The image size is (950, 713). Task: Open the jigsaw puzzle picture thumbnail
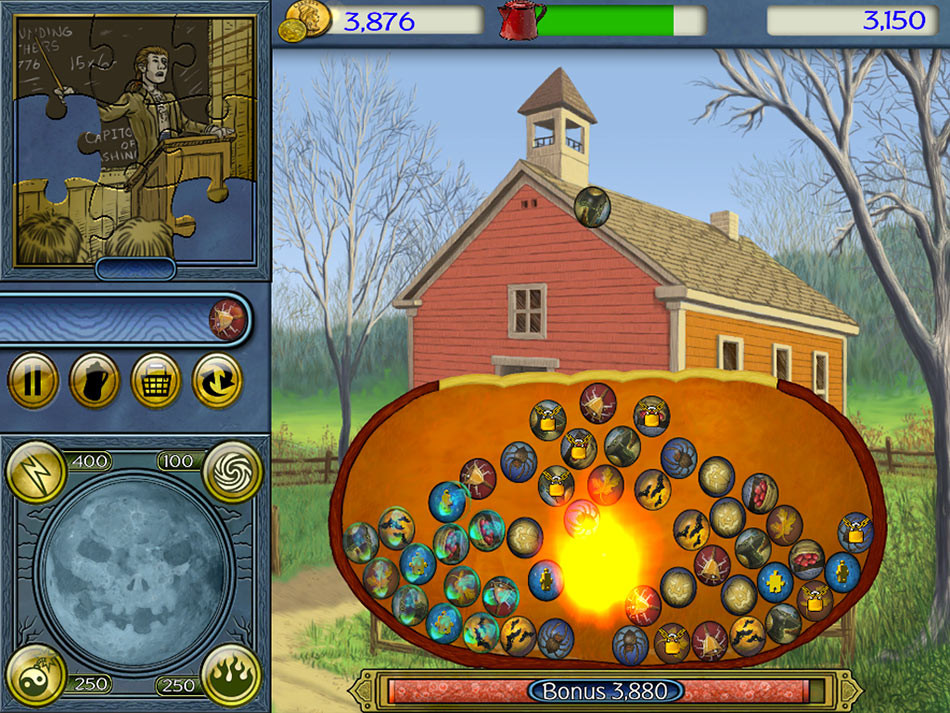134,137
